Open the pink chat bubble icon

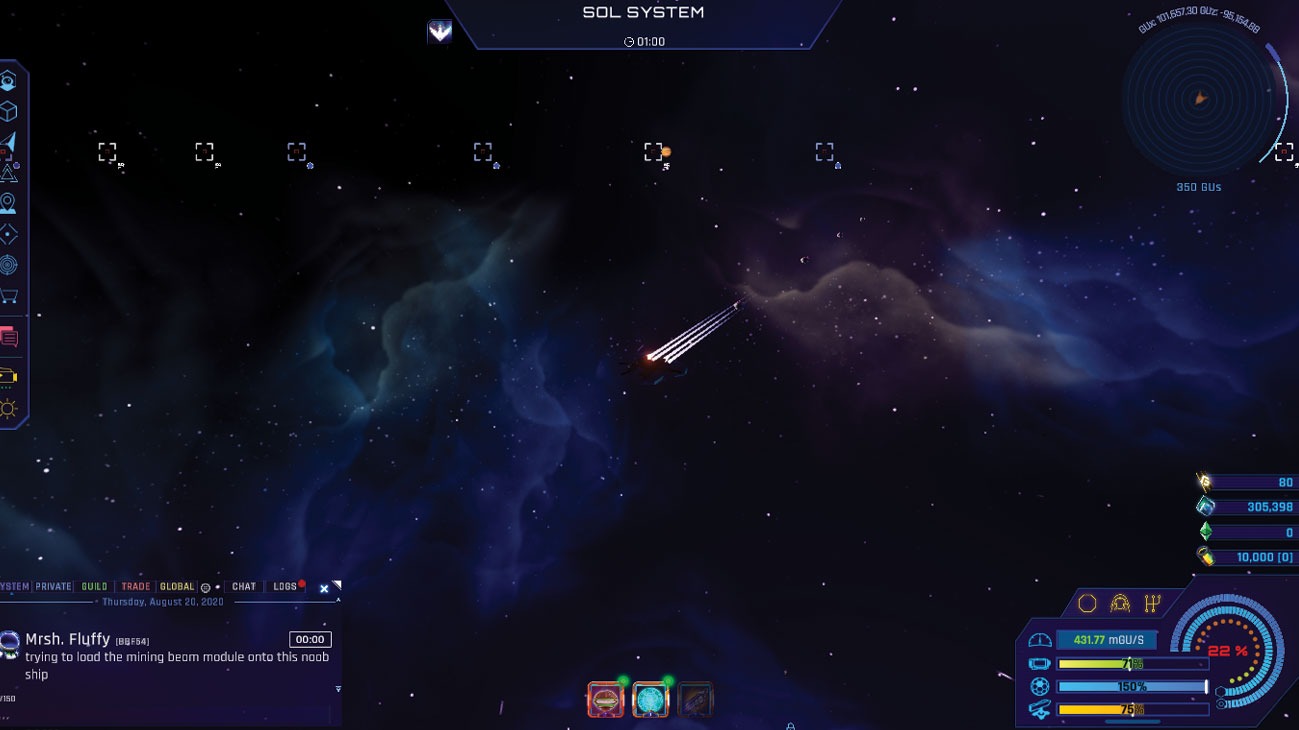11,337
